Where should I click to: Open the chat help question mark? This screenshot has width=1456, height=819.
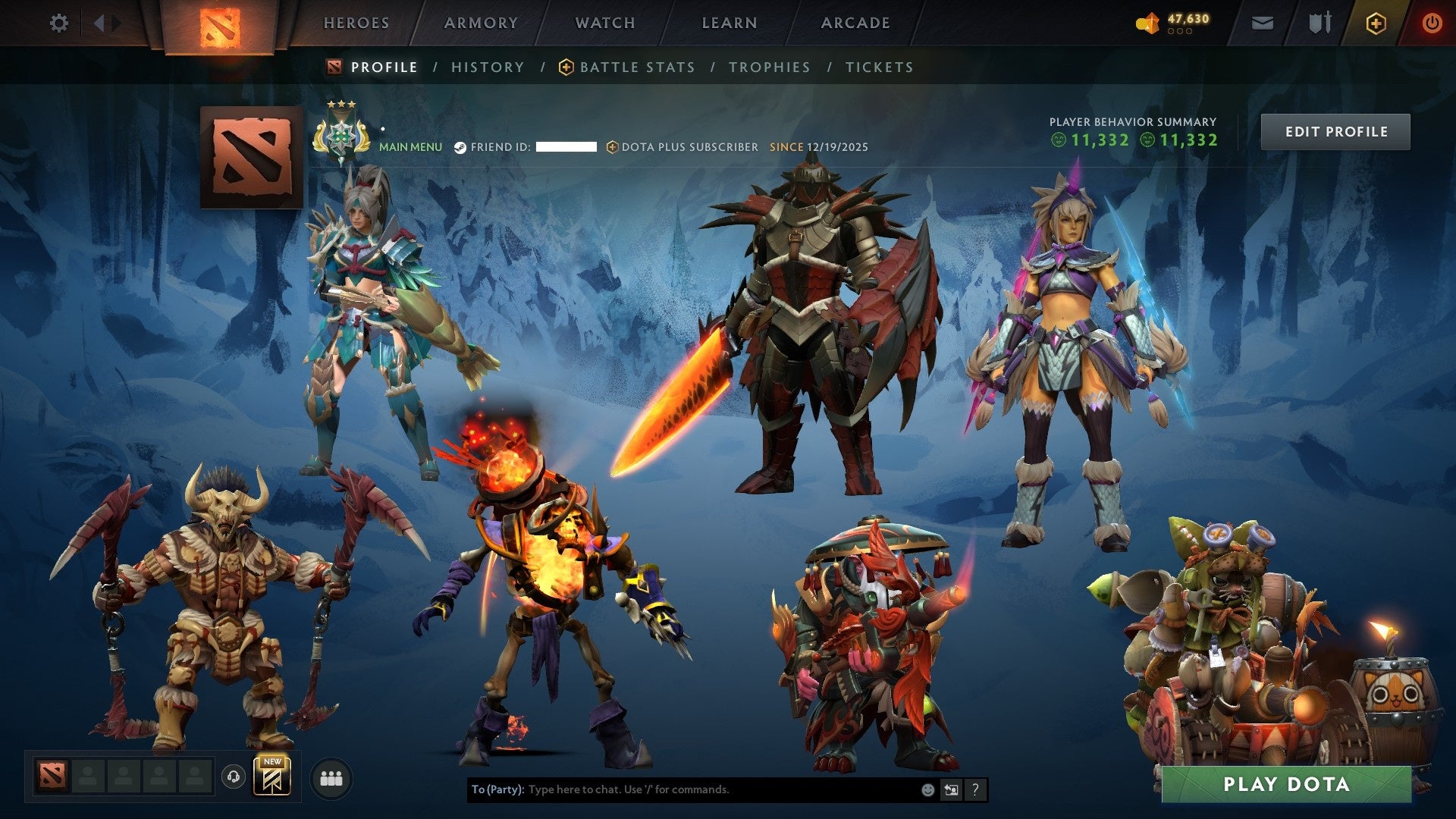[x=975, y=790]
